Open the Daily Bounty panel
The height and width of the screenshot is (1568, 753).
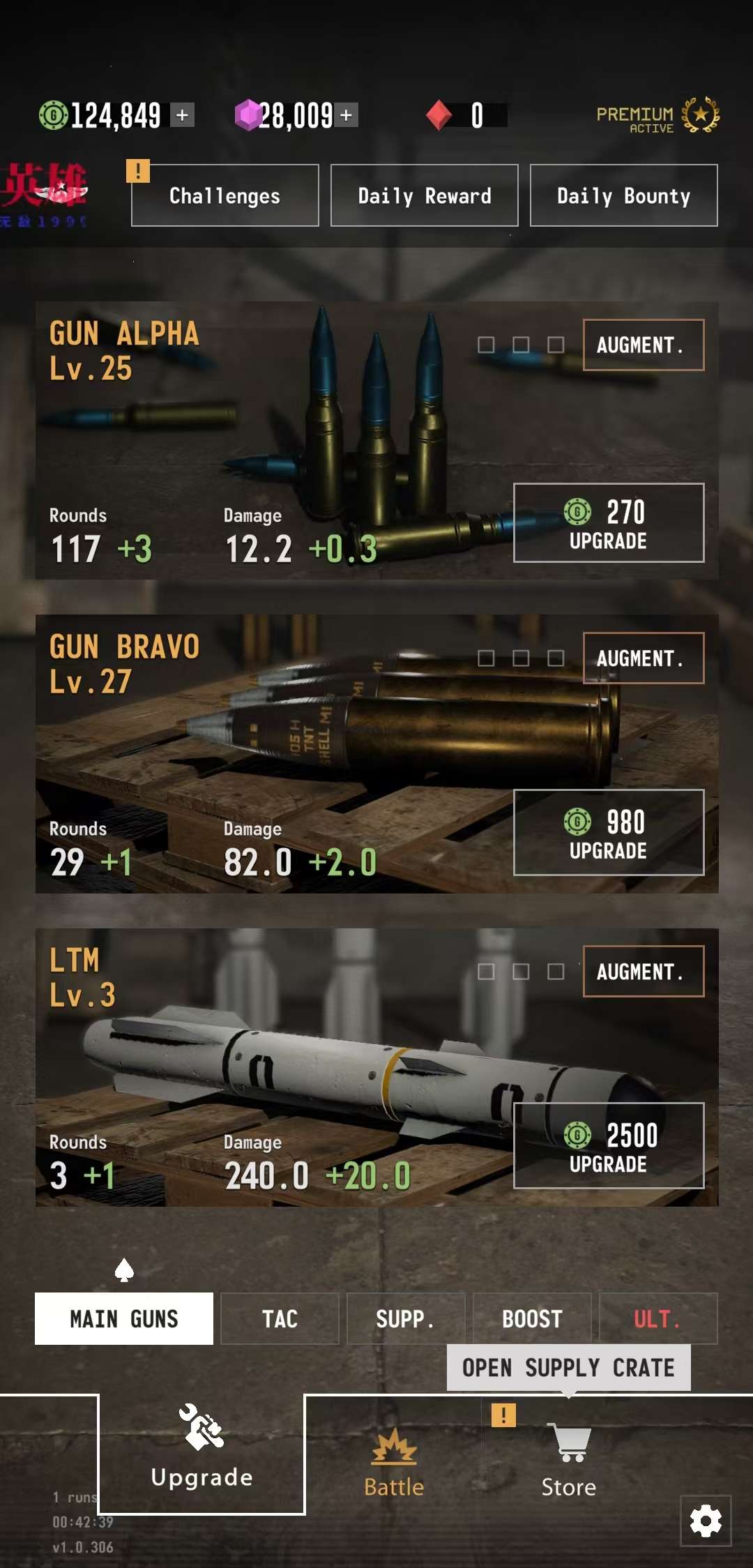[623, 195]
